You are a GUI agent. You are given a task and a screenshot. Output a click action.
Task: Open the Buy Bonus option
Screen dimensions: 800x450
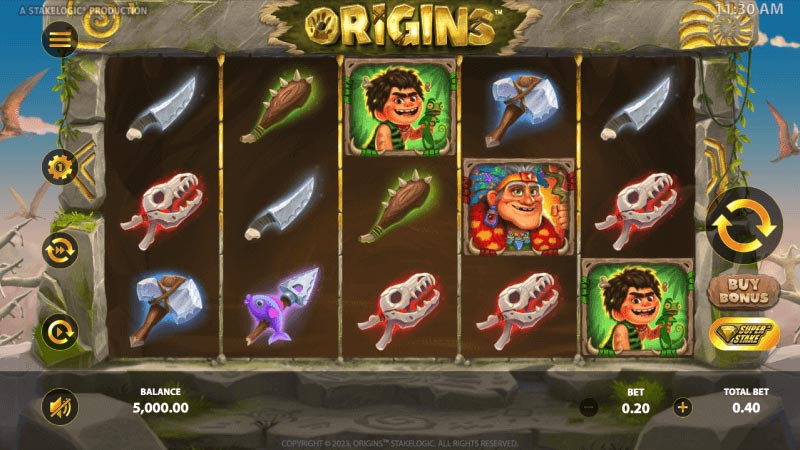click(x=745, y=292)
